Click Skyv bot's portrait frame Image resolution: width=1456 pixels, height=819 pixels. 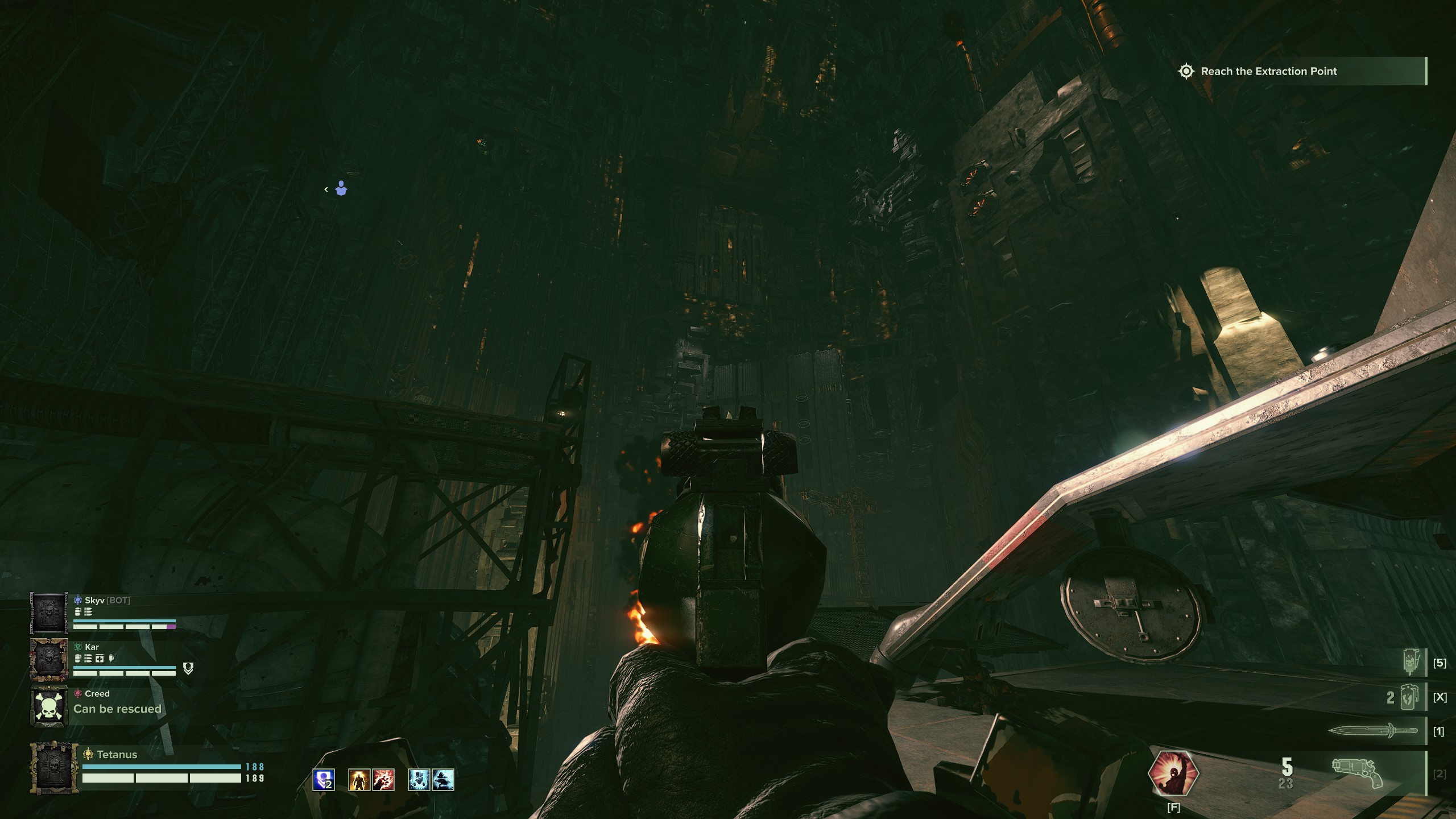[50, 613]
